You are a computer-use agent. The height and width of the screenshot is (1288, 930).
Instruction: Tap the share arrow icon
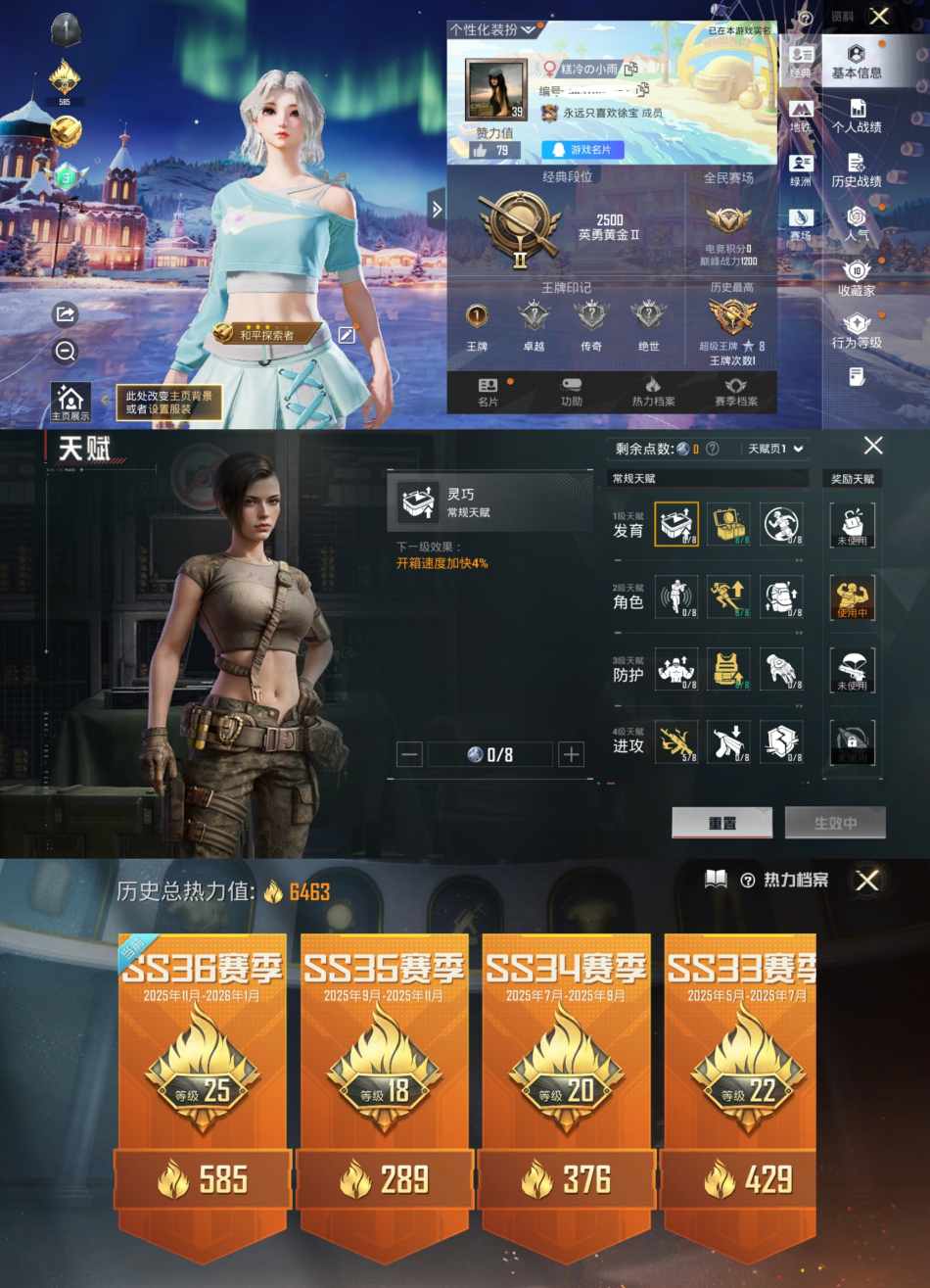click(x=66, y=314)
